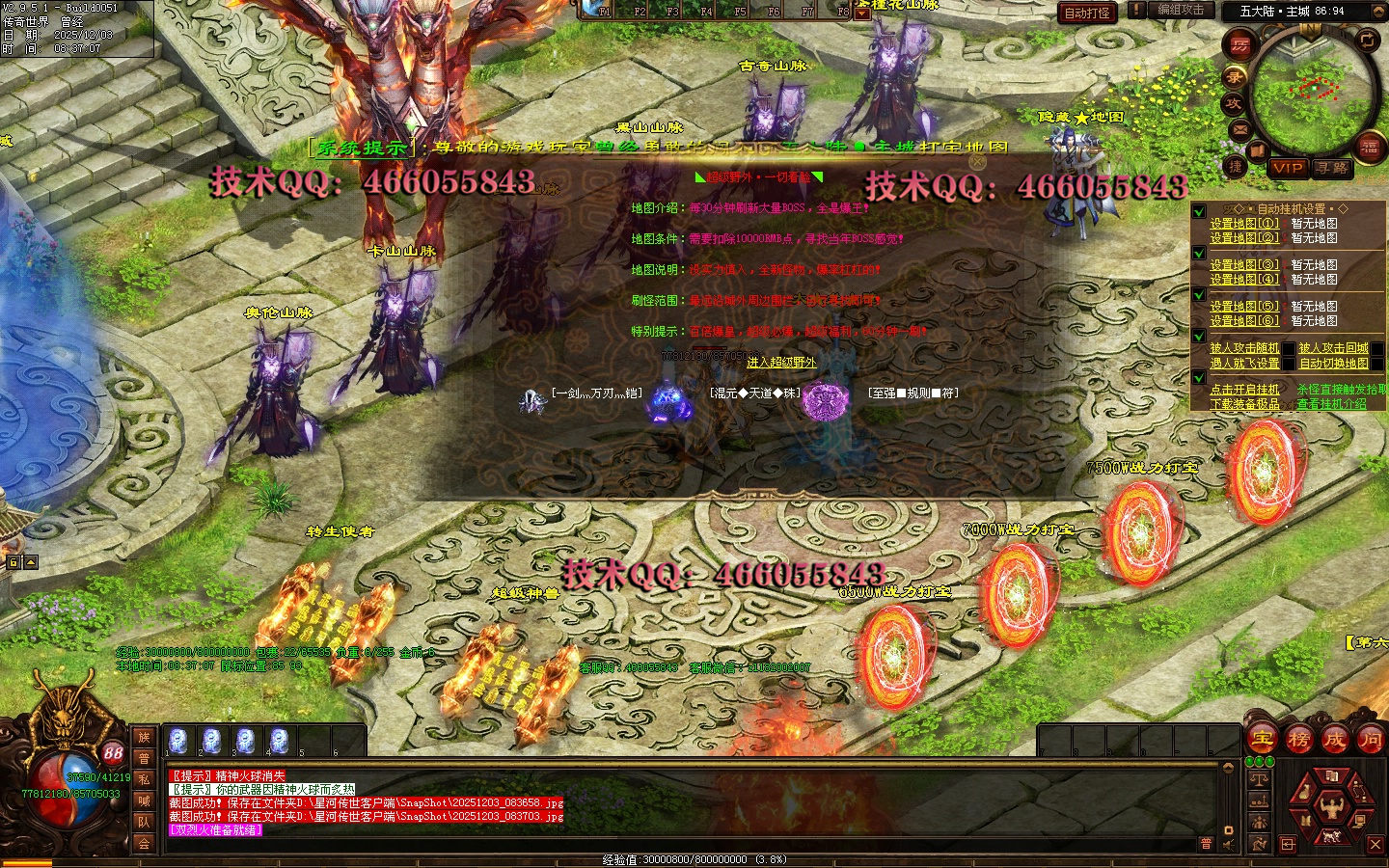Open the 编组攻击 group attack button
This screenshot has height=868, width=1389.
[1180, 10]
